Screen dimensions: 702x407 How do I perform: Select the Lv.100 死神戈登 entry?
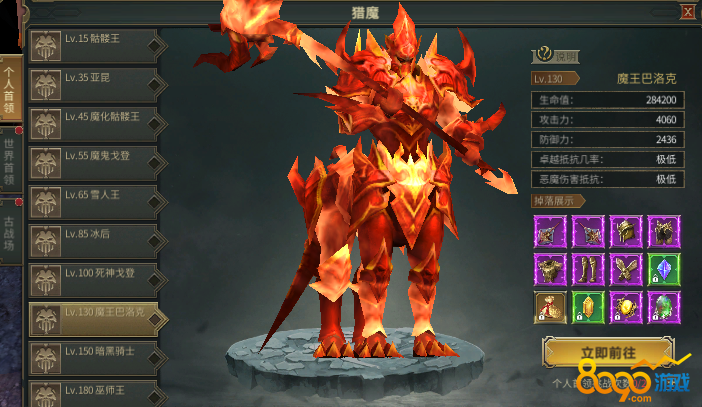click(93, 276)
